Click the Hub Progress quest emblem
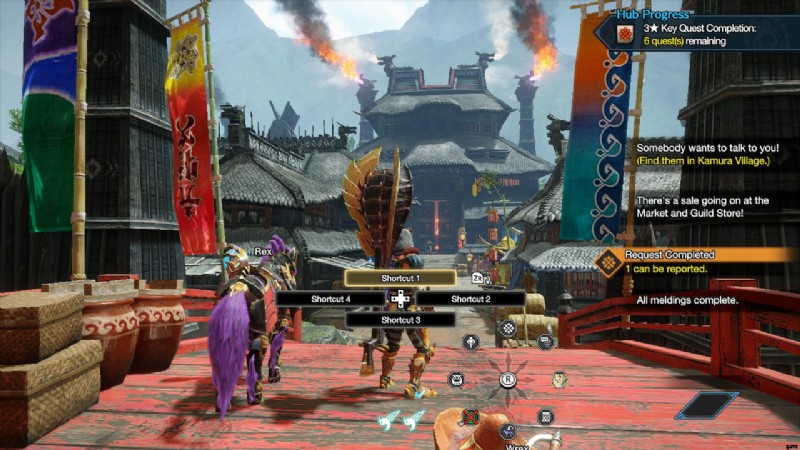Screen dimensions: 800x450 pos(625,34)
